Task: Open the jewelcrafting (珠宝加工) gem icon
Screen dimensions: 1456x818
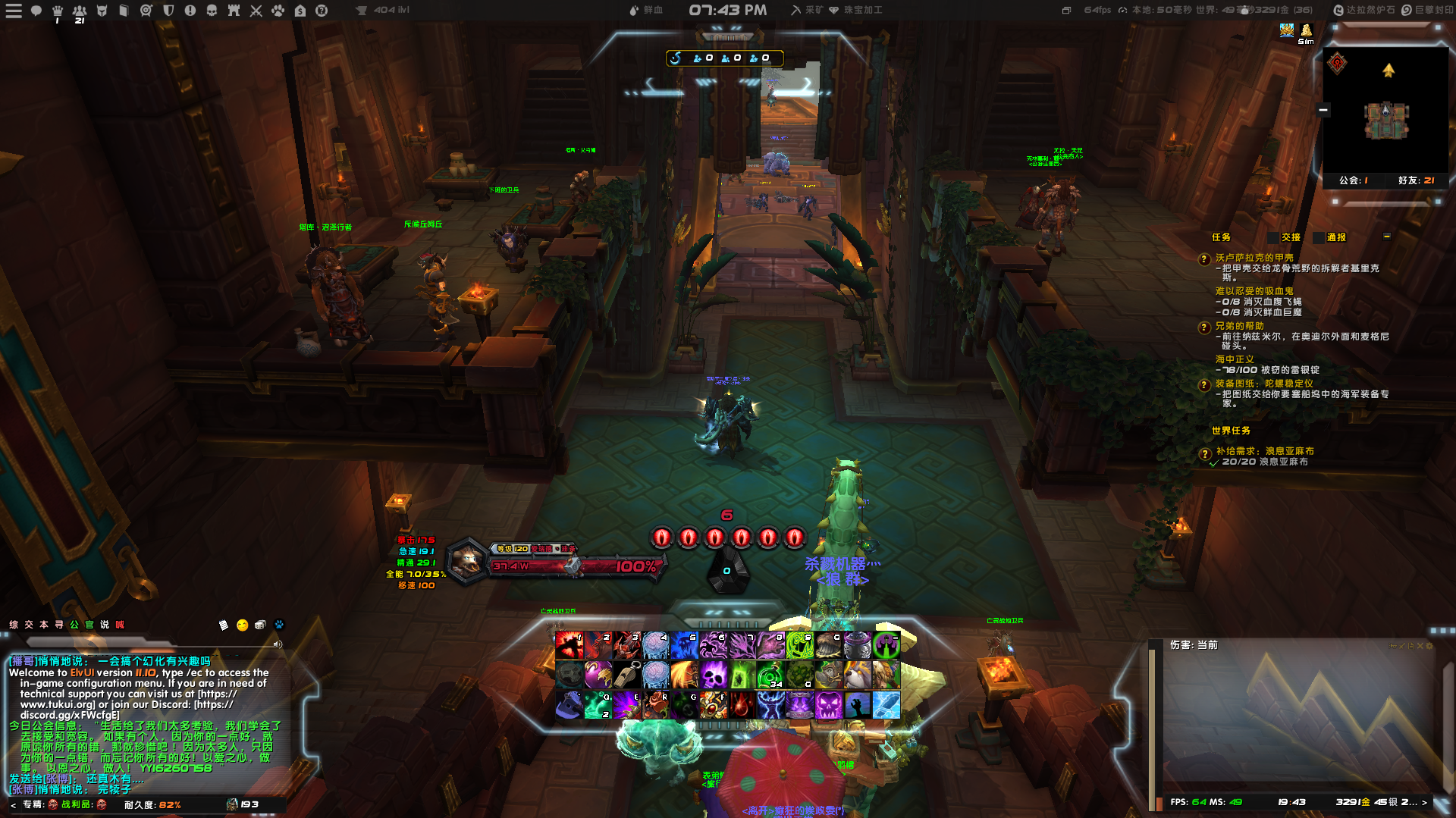Action: click(x=834, y=10)
